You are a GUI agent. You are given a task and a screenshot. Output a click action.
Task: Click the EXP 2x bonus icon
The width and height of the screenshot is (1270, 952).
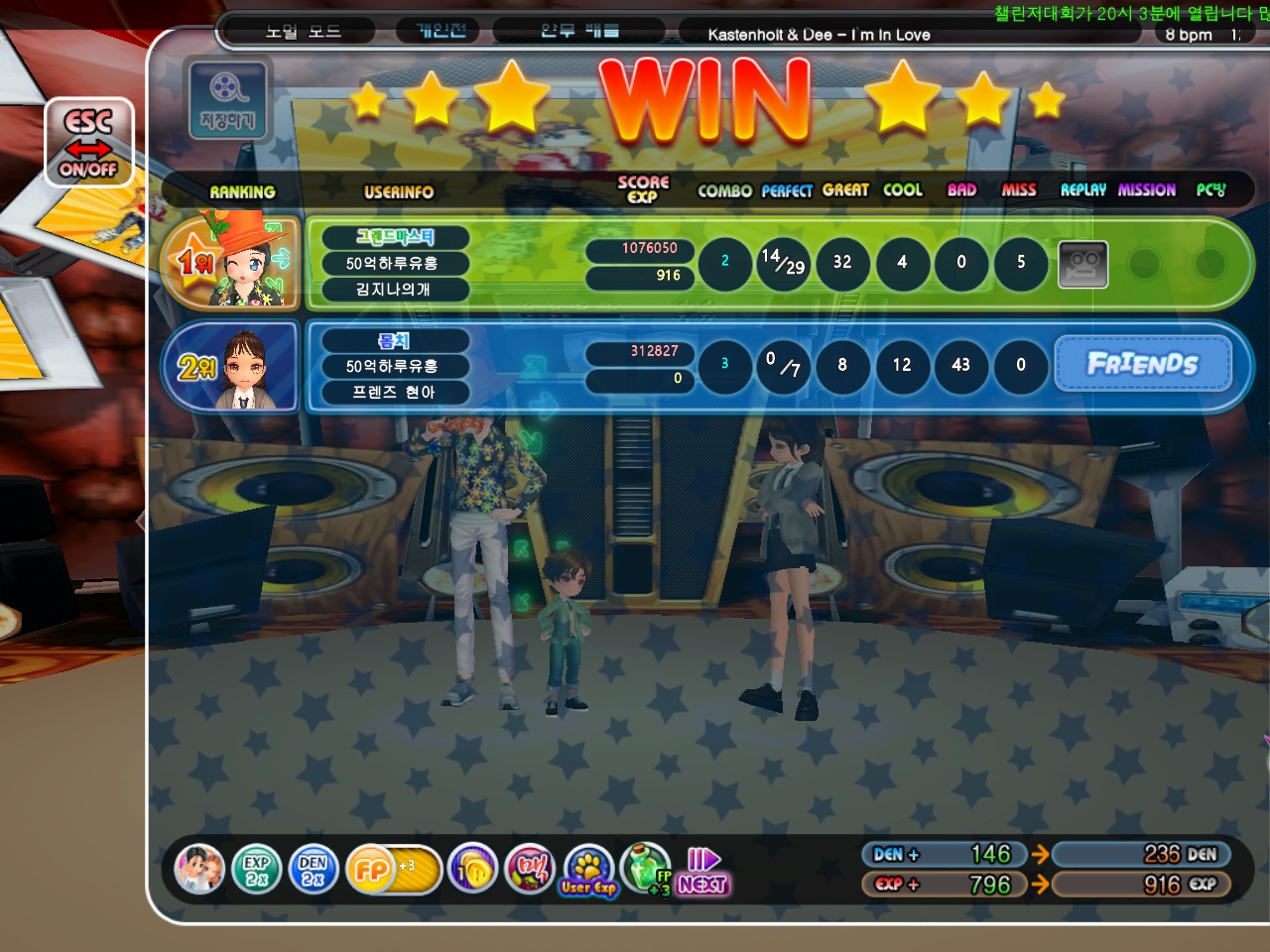[x=256, y=870]
